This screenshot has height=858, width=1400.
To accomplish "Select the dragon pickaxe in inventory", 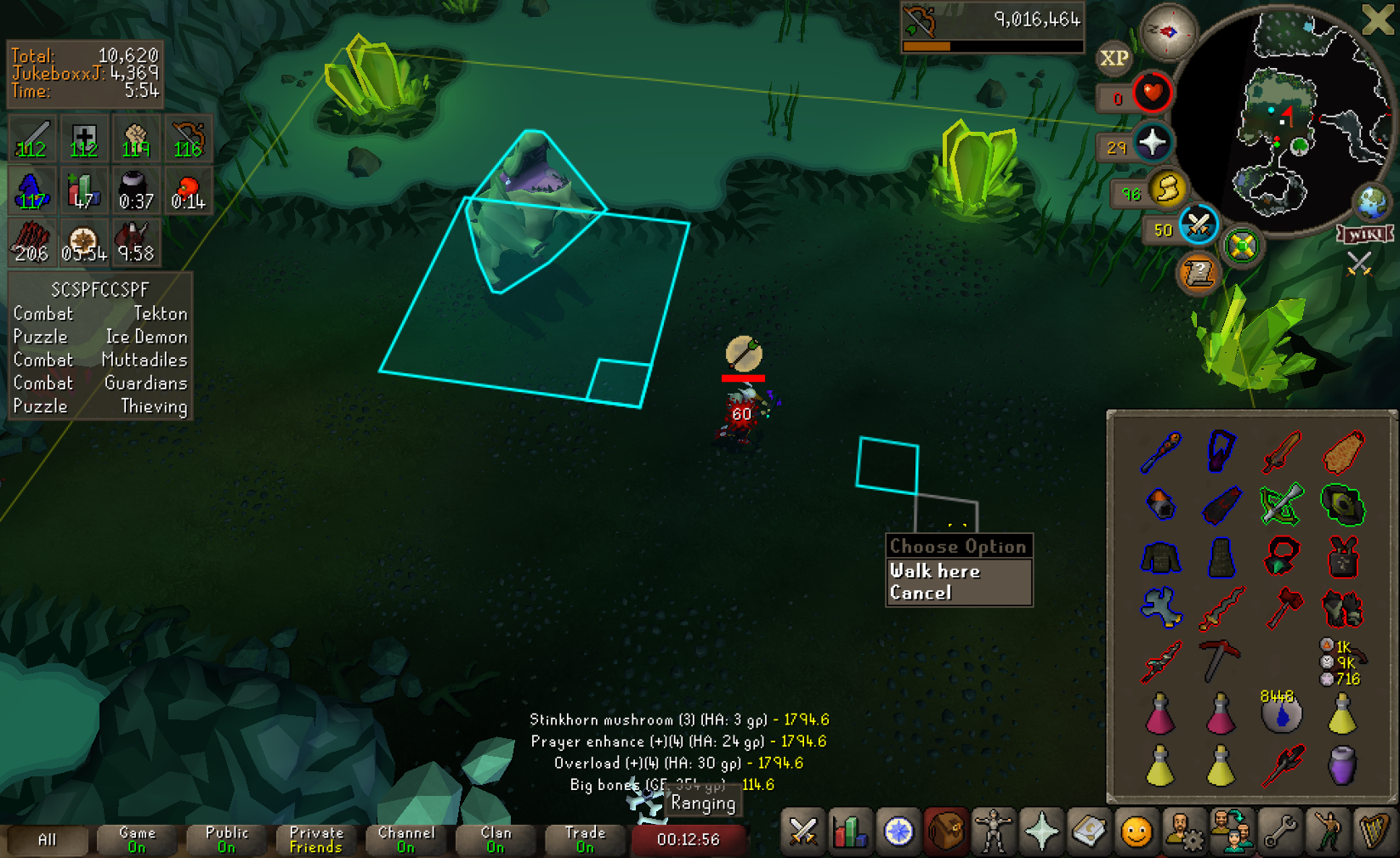I will (x=1221, y=659).
